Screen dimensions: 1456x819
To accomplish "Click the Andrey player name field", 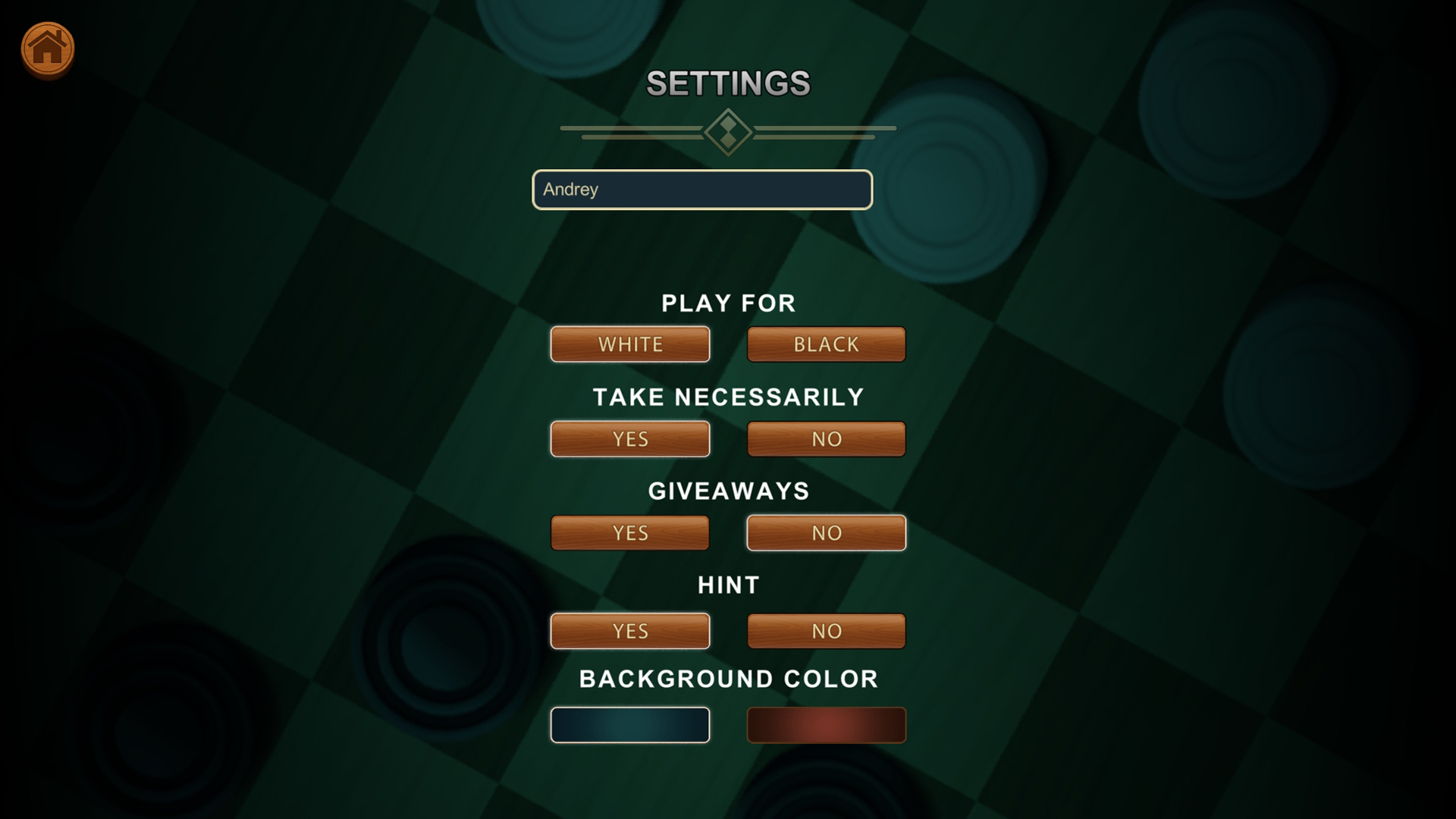I will [x=701, y=190].
